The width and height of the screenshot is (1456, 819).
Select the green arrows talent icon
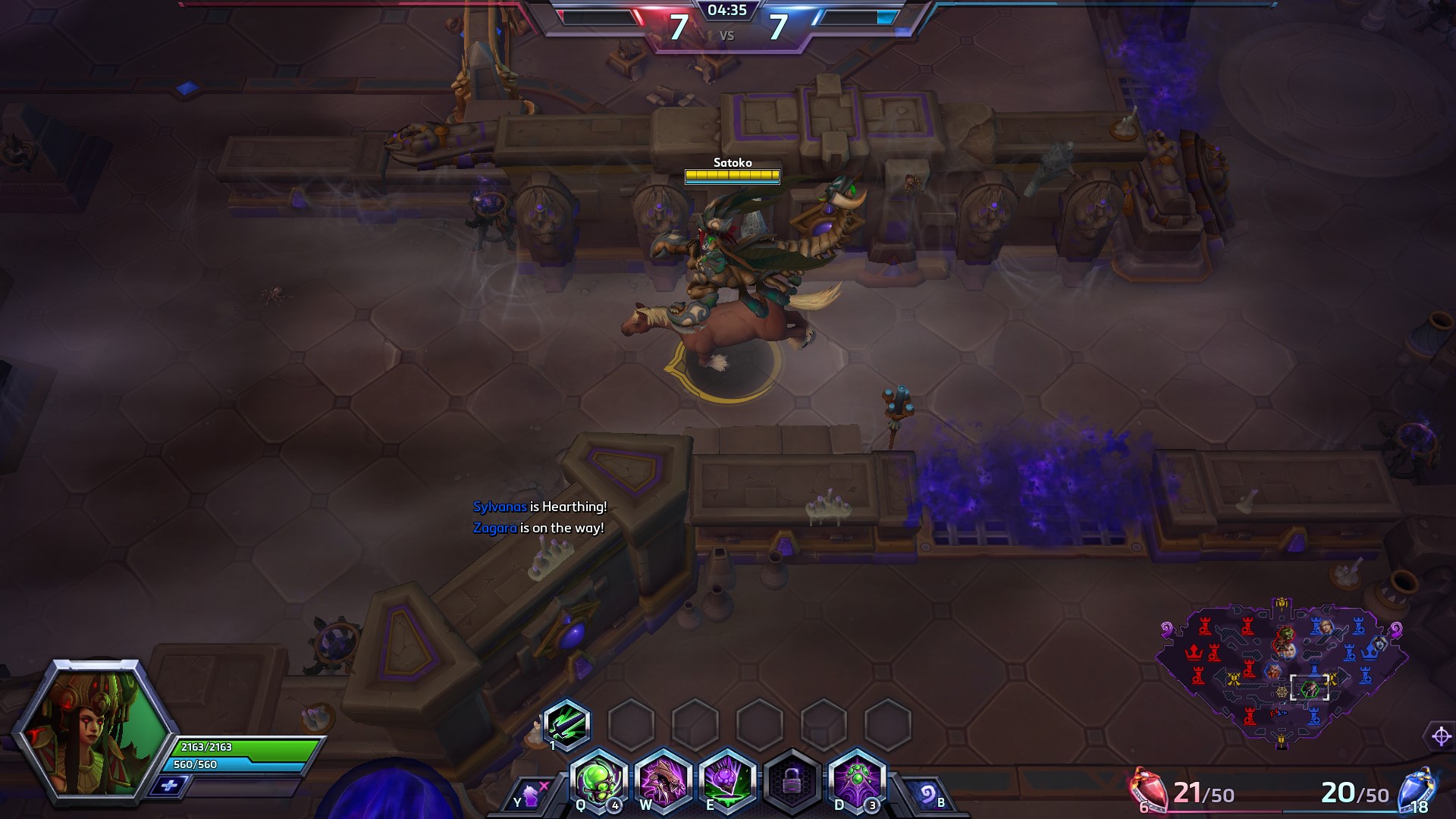[x=566, y=723]
